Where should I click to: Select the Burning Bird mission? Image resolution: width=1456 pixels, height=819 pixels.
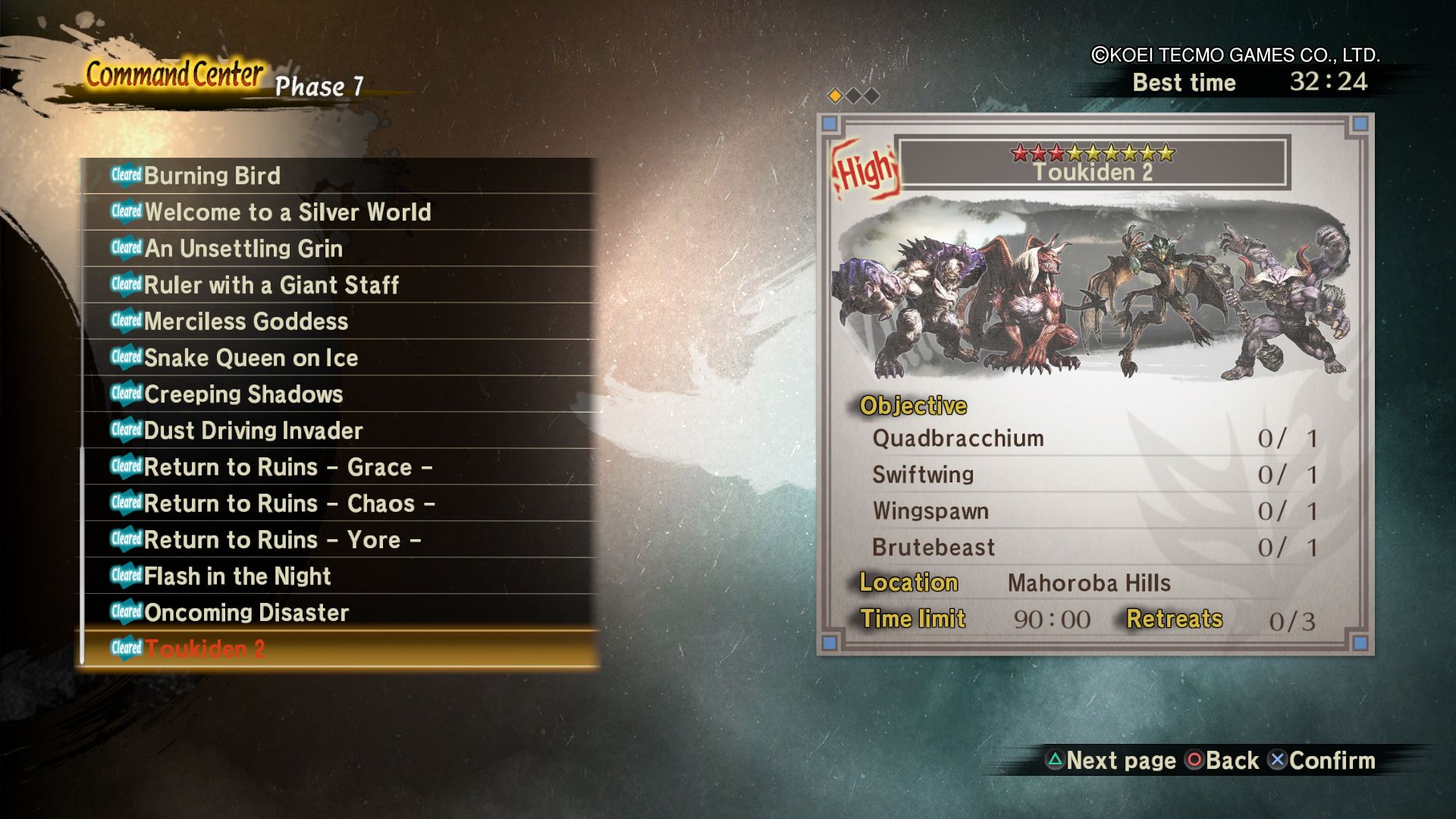click(x=212, y=176)
